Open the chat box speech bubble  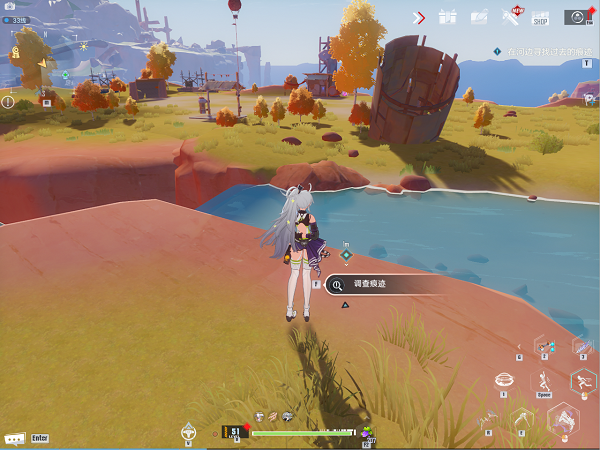click(x=15, y=438)
